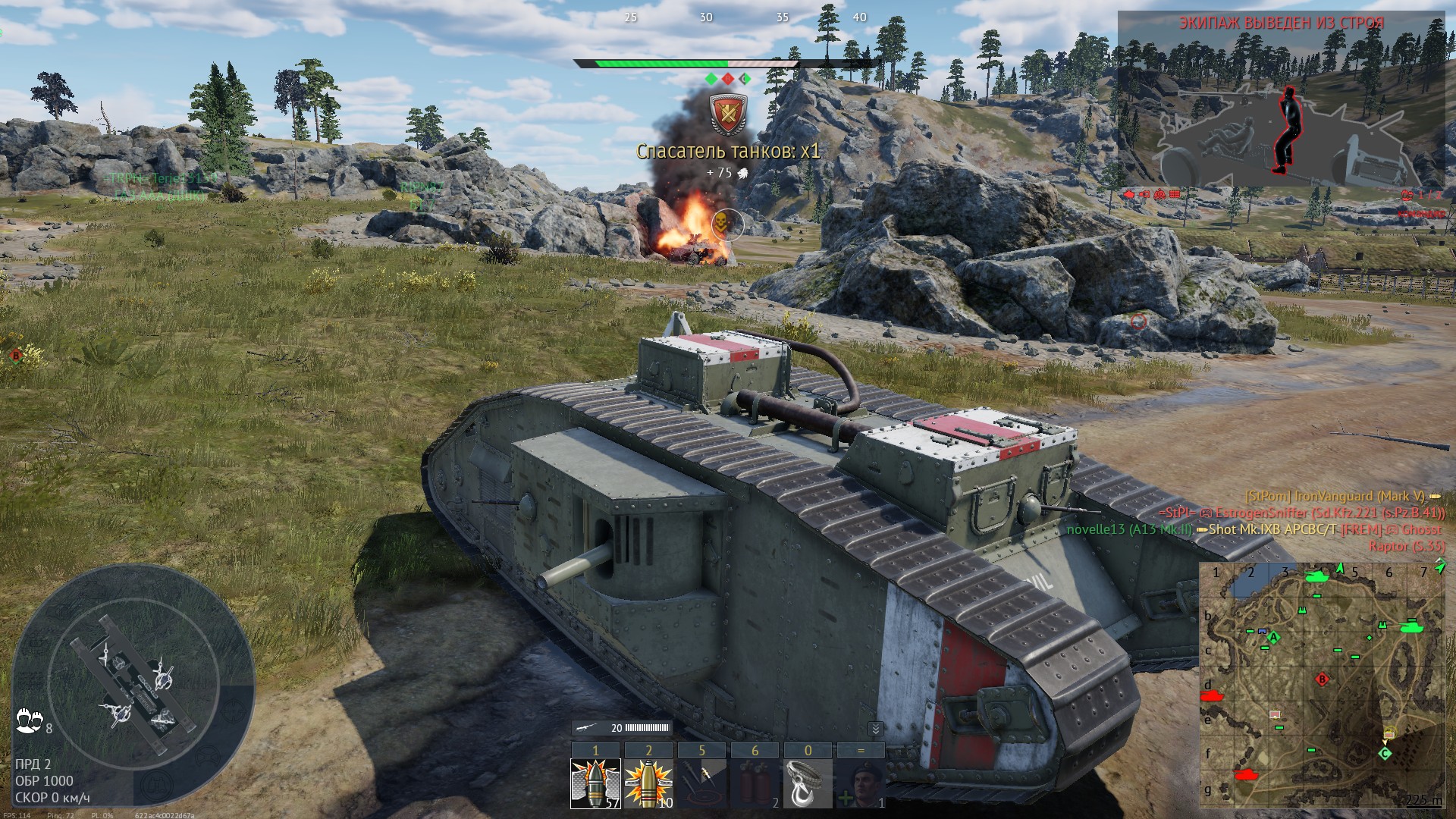Use the fire extinguisher in slot 6
This screenshot has width=1456, height=819.
coord(755,783)
